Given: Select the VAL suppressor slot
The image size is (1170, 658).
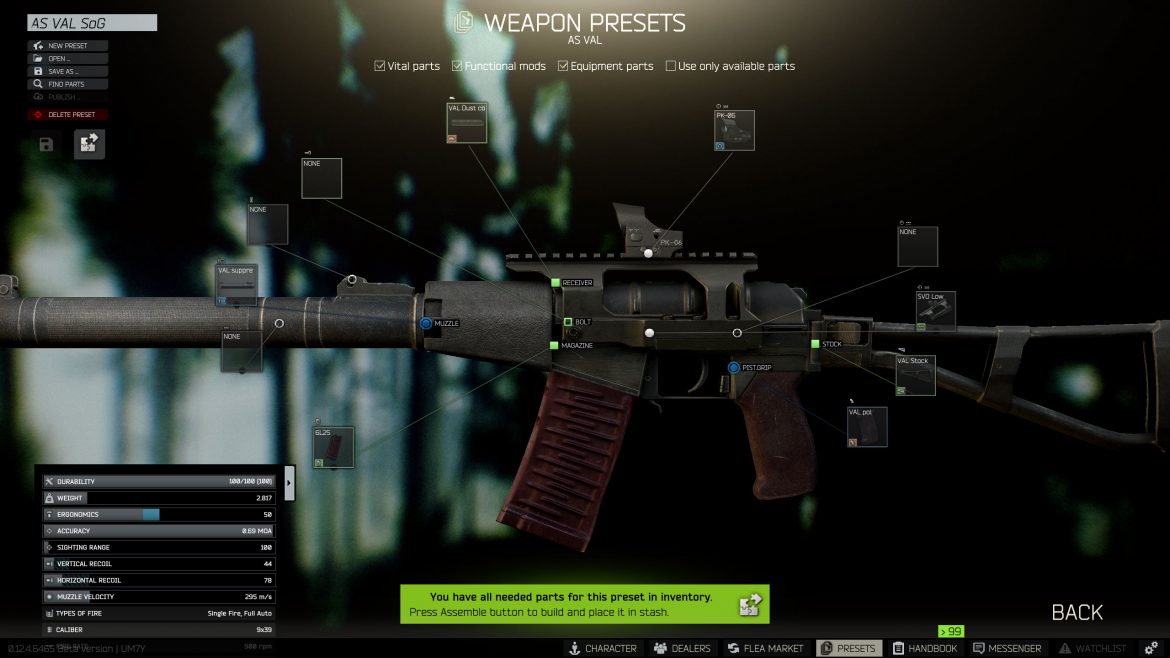Looking at the screenshot, I should point(237,285).
